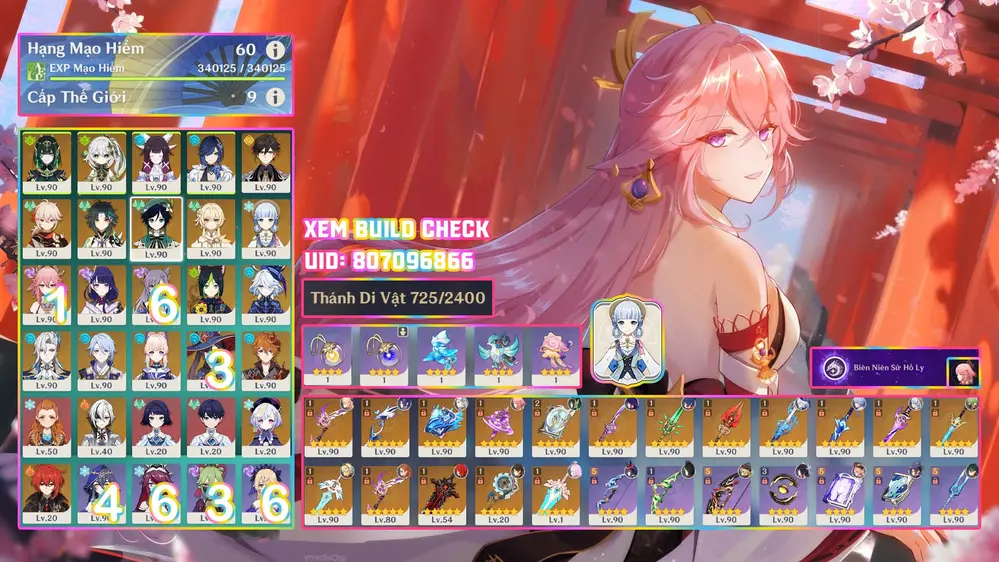The image size is (999, 562).
Task: Pick the Lv.20 catalyst weapon slot
Action: 498,490
